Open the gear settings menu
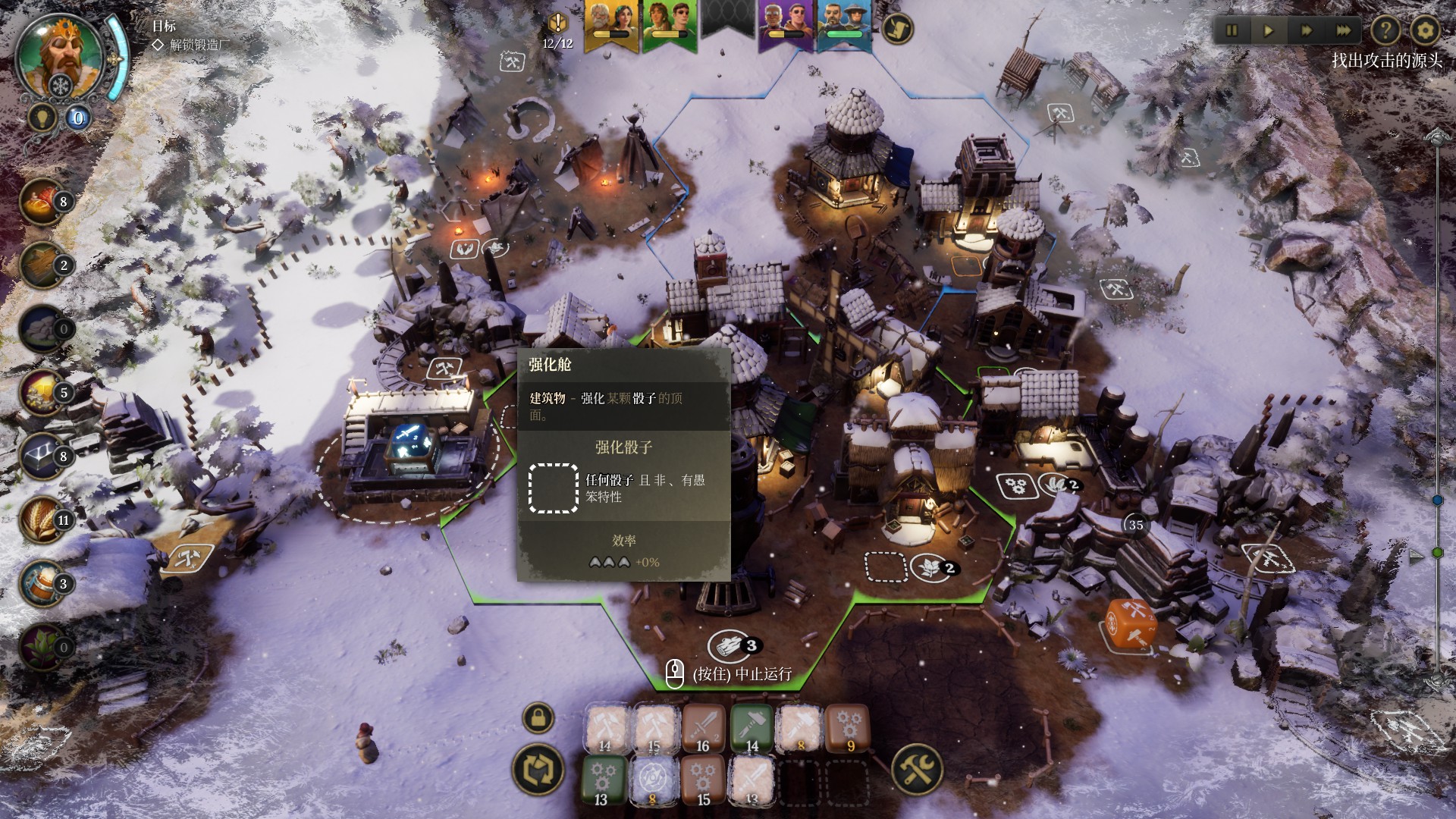1456x819 pixels. (1425, 31)
